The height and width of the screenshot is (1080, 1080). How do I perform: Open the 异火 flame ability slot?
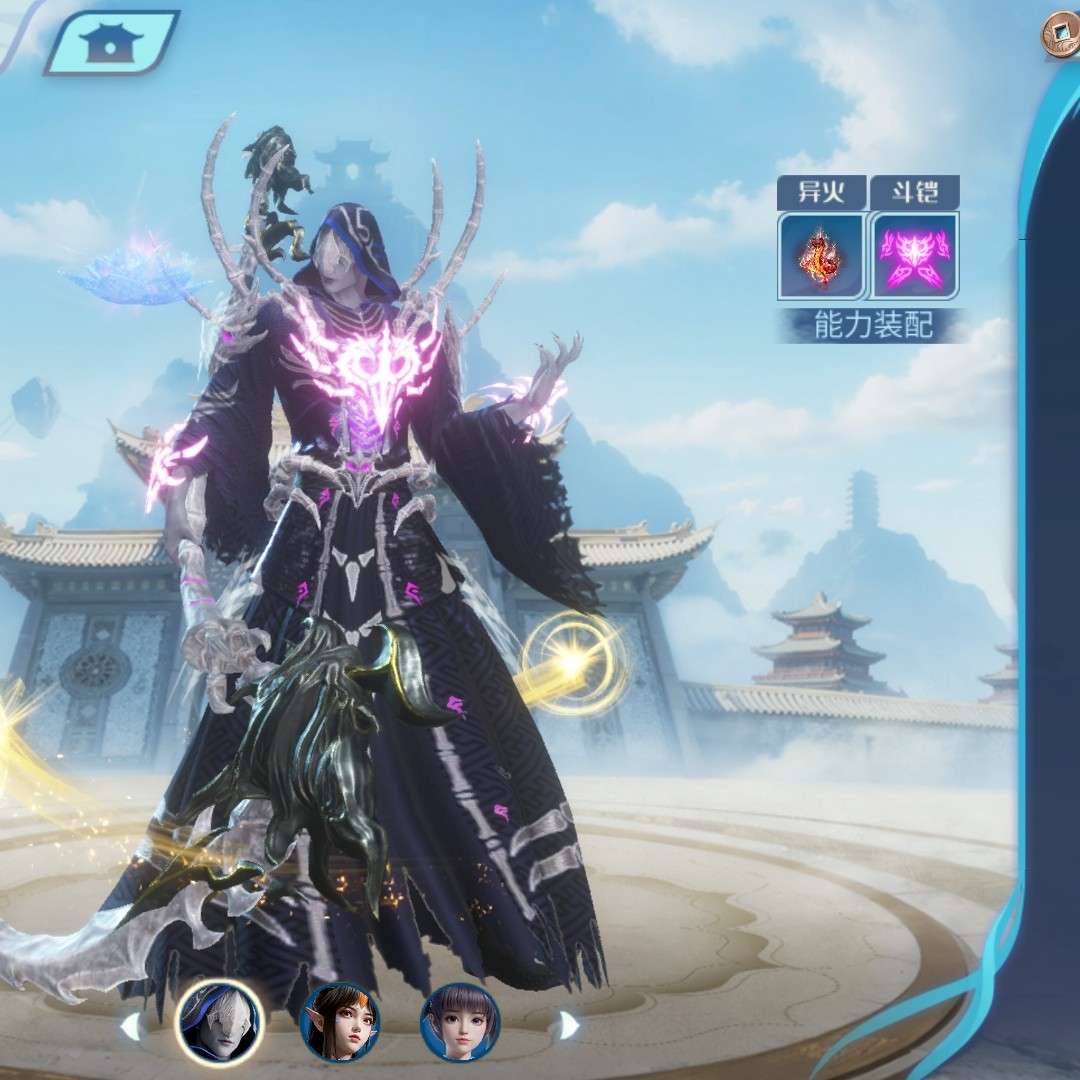821,255
